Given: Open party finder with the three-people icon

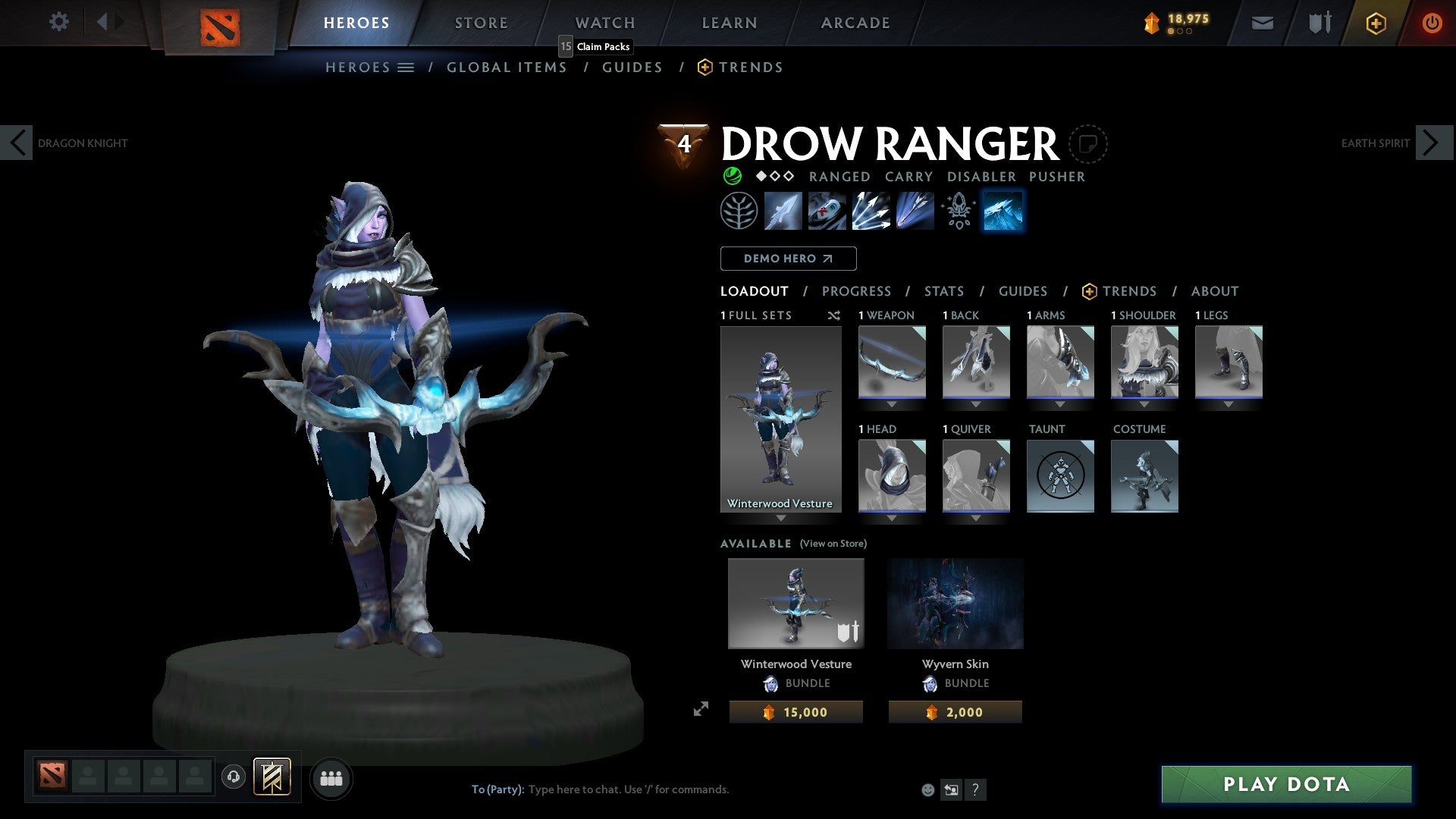Looking at the screenshot, I should click(331, 778).
